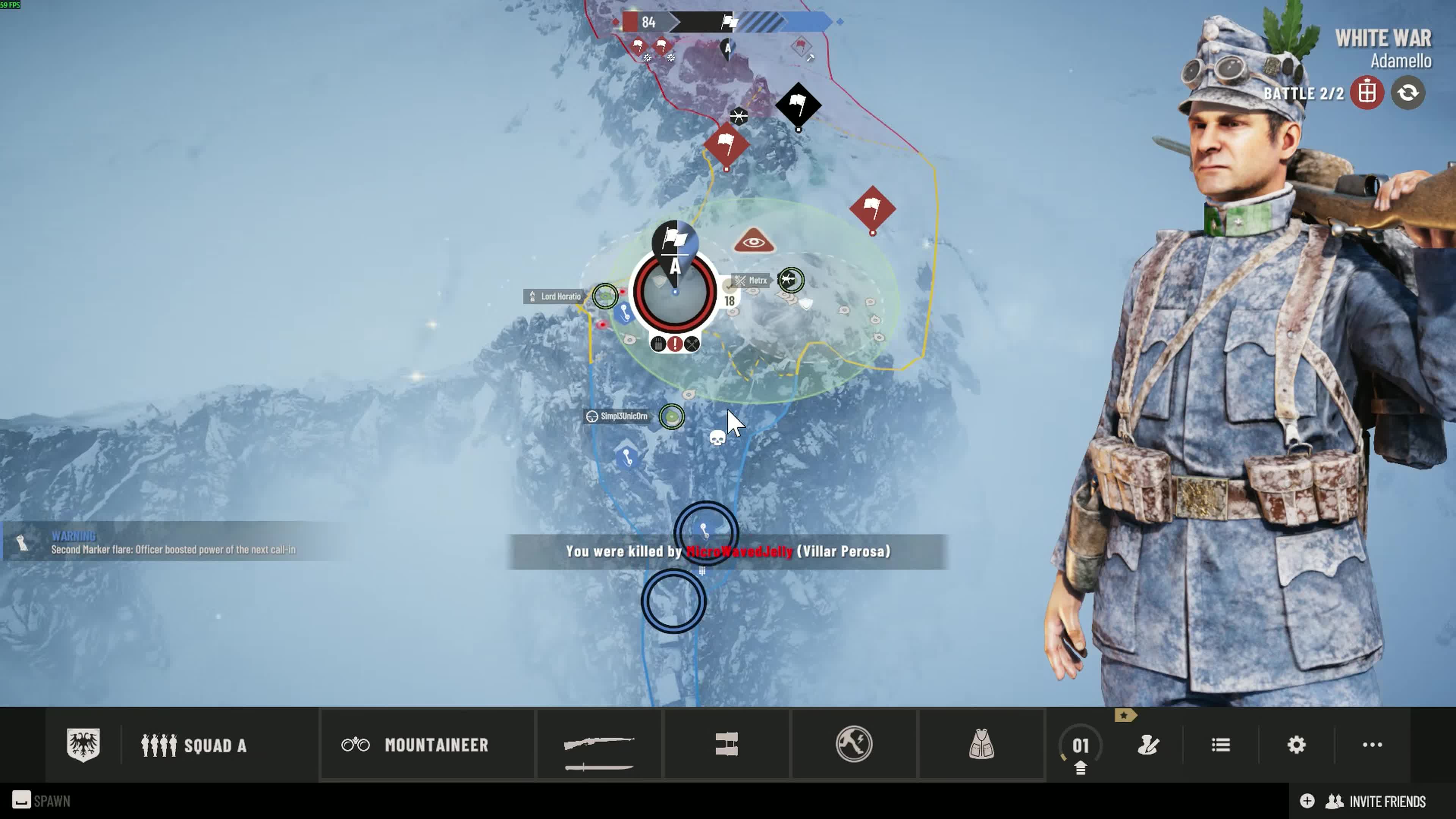Viewport: 1456px width, 819px height.
Task: Open the Squad A selection panel
Action: pyautogui.click(x=193, y=745)
